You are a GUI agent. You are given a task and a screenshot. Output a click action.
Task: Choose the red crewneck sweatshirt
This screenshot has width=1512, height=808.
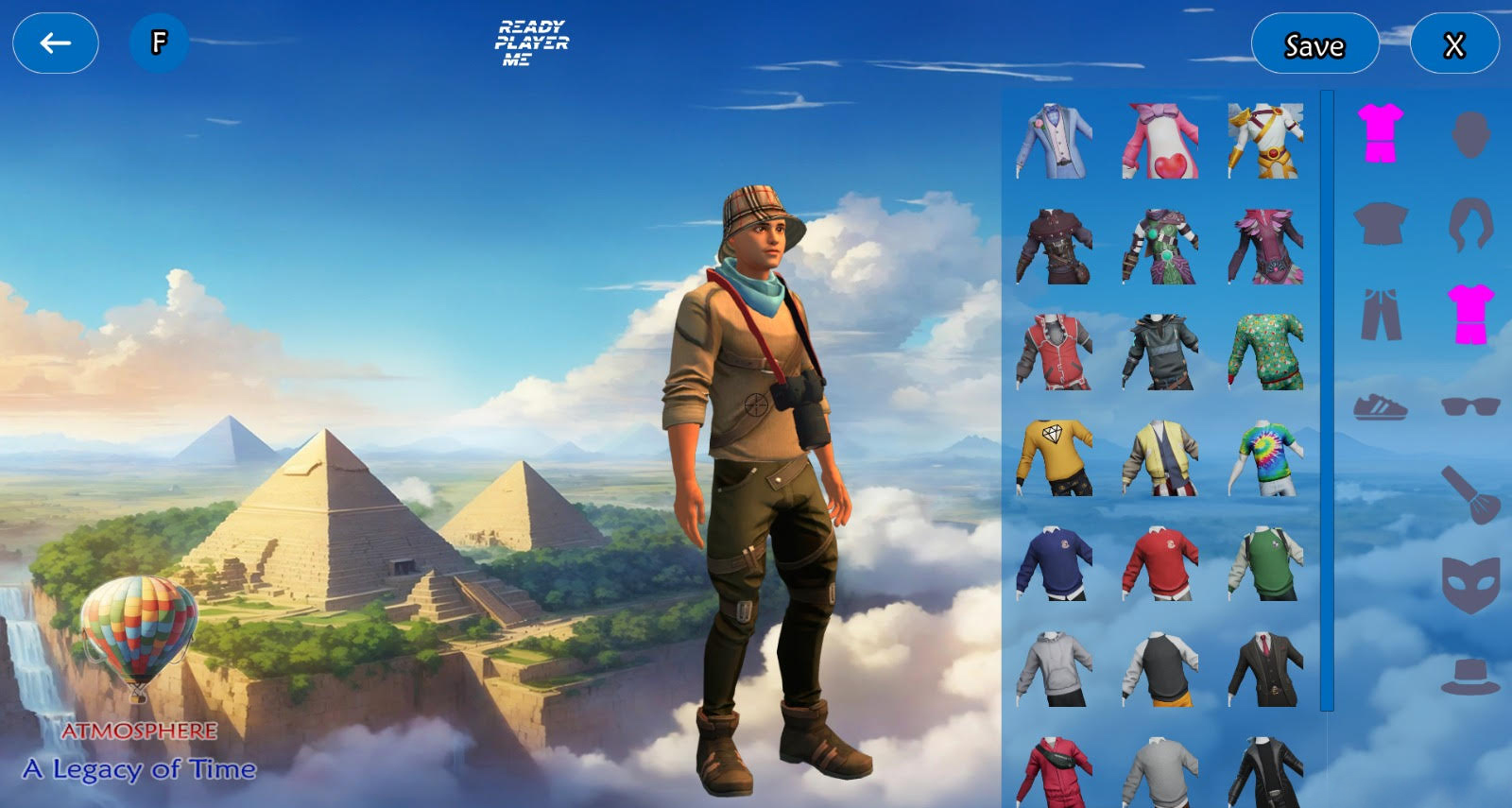pyautogui.click(x=1160, y=563)
